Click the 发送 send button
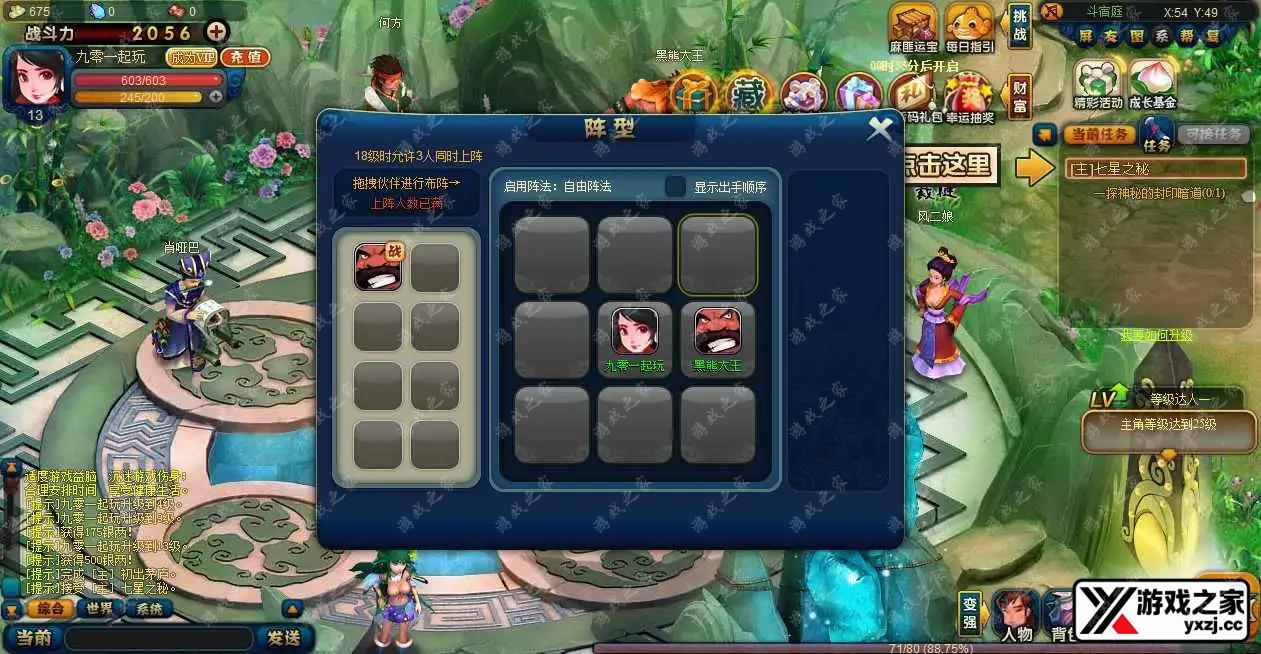This screenshot has height=654, width=1261. [x=284, y=637]
